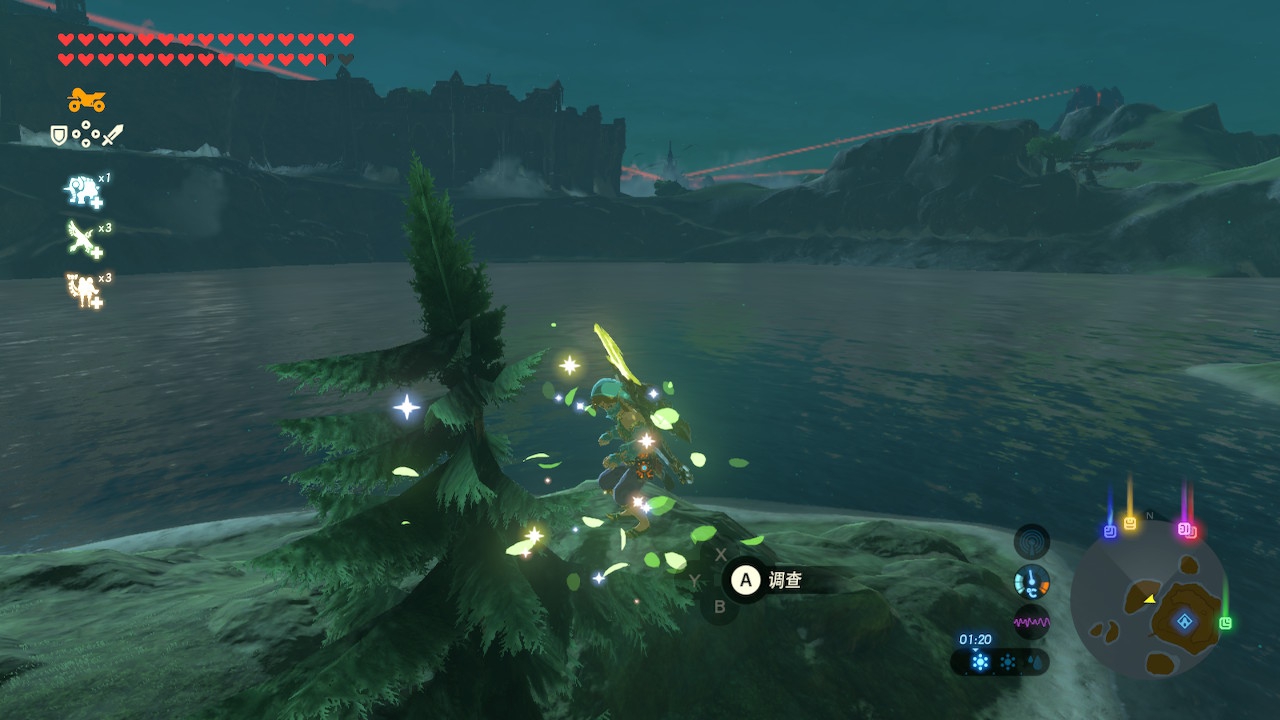The image size is (1280, 720).
Task: Activate the green bird champion ability icon
Action: (82, 240)
